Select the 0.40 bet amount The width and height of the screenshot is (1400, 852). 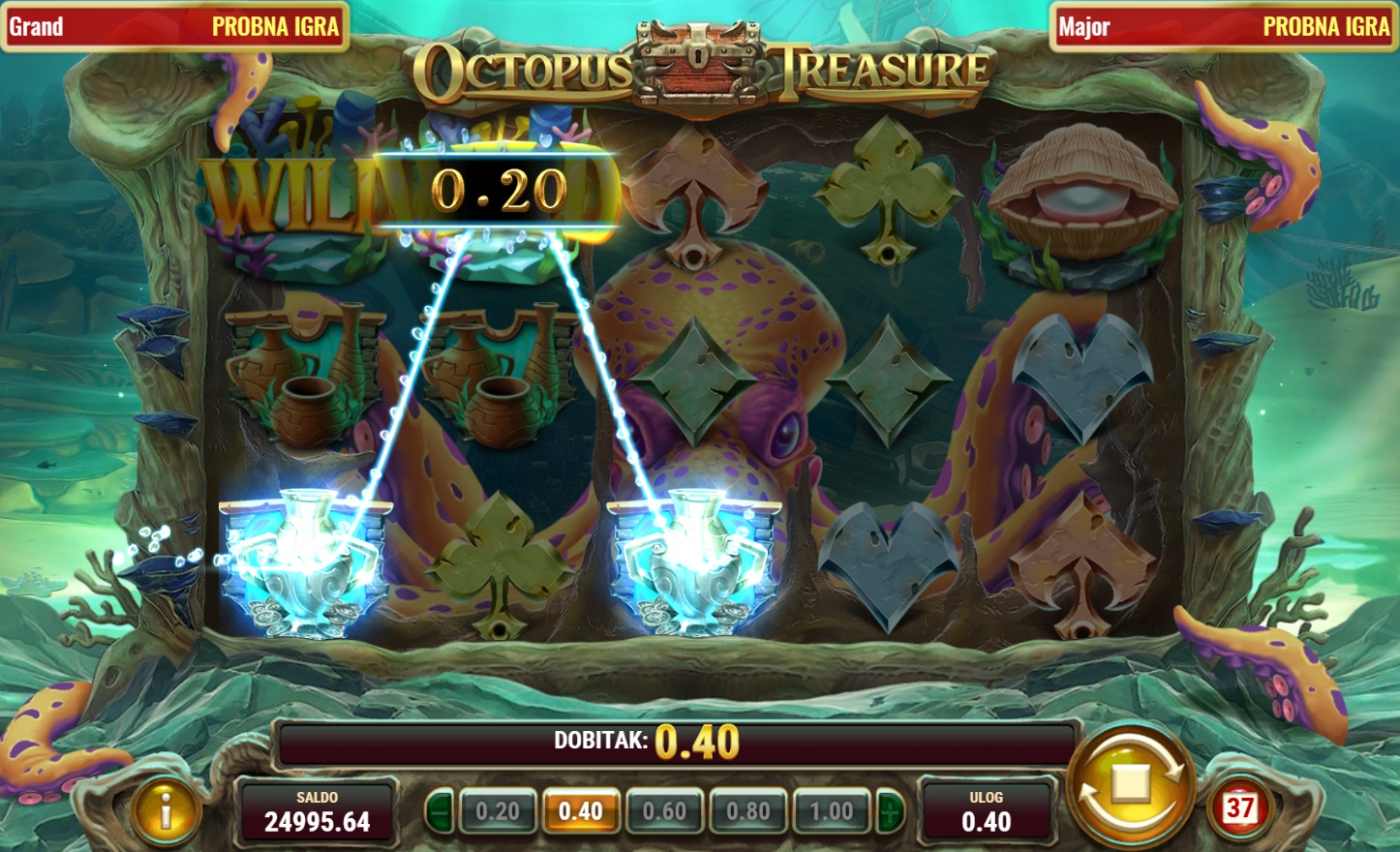point(581,811)
